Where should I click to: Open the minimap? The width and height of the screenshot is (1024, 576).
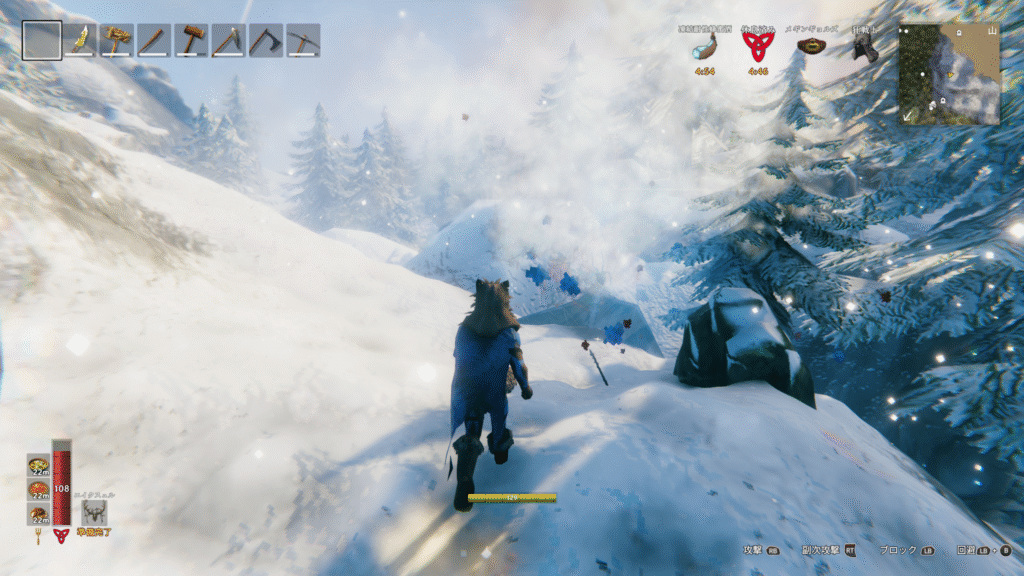949,74
